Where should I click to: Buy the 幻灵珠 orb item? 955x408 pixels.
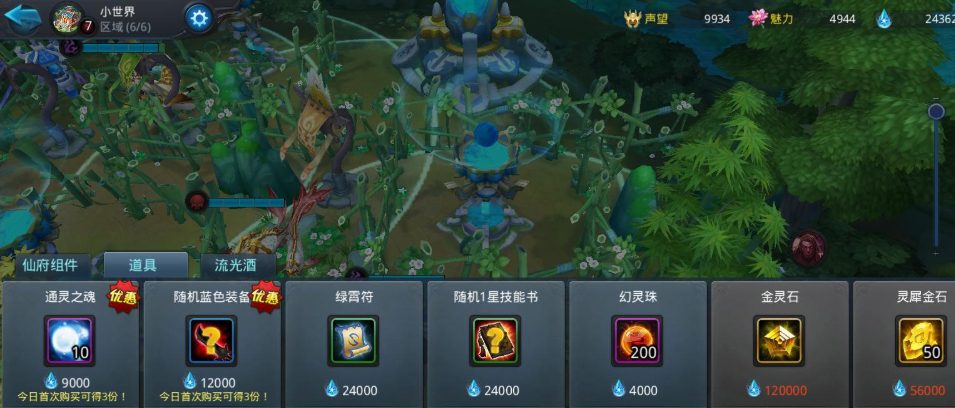(637, 341)
